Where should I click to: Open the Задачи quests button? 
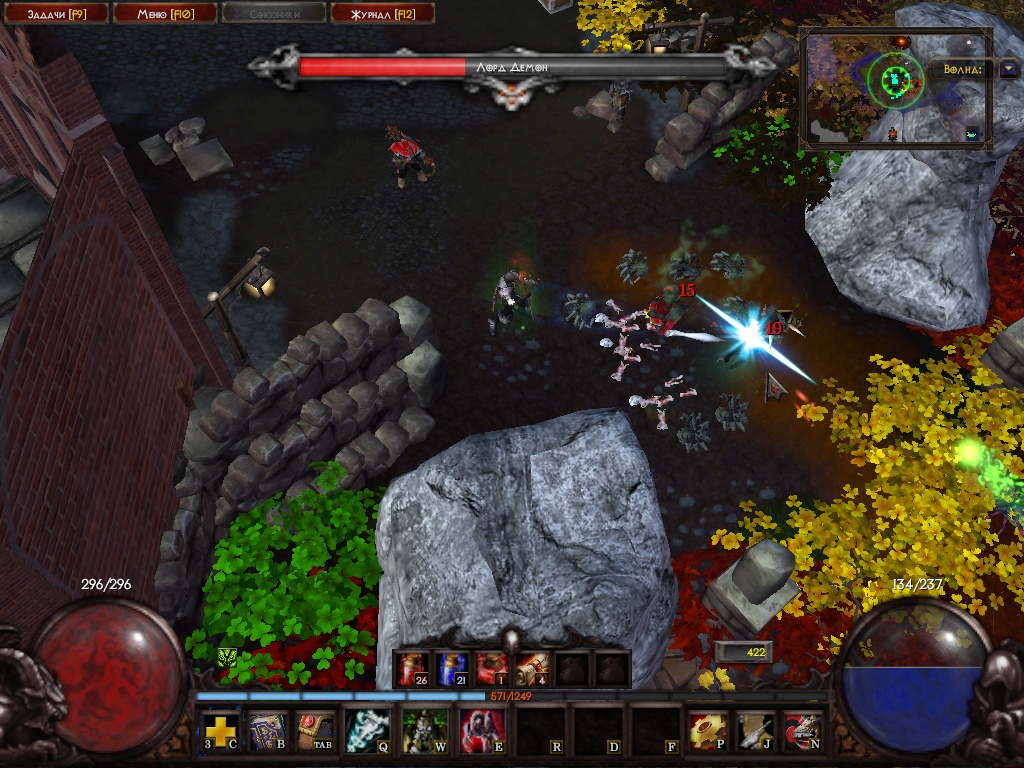[53, 13]
